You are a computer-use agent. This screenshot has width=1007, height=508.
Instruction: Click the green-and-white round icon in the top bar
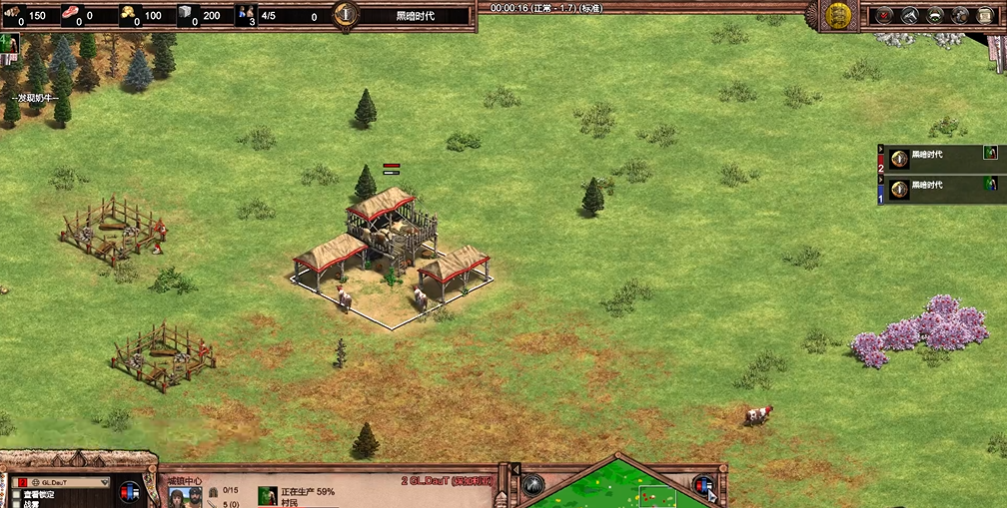pyautogui.click(x=934, y=15)
